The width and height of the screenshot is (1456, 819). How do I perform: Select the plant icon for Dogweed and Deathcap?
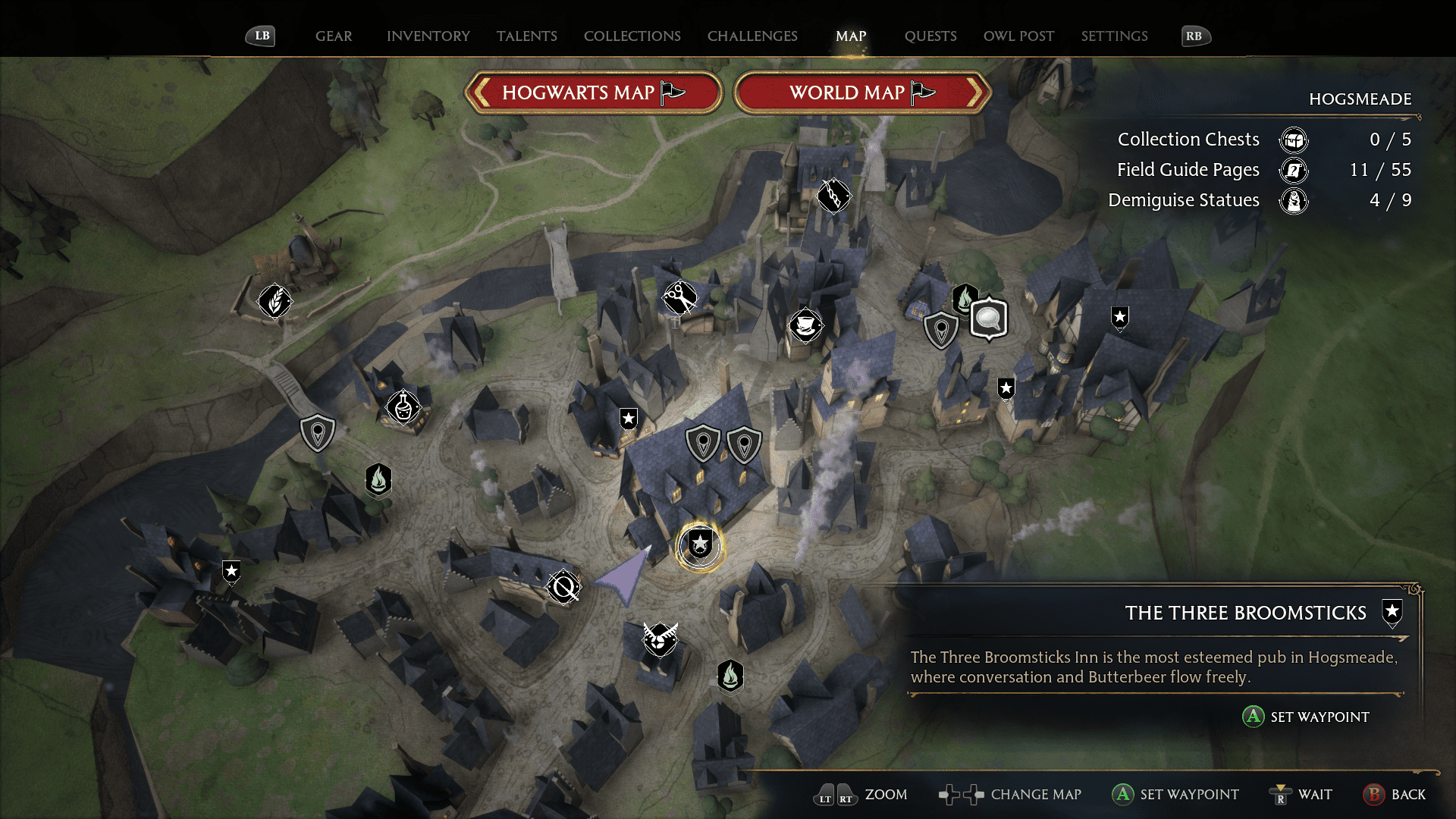(275, 301)
